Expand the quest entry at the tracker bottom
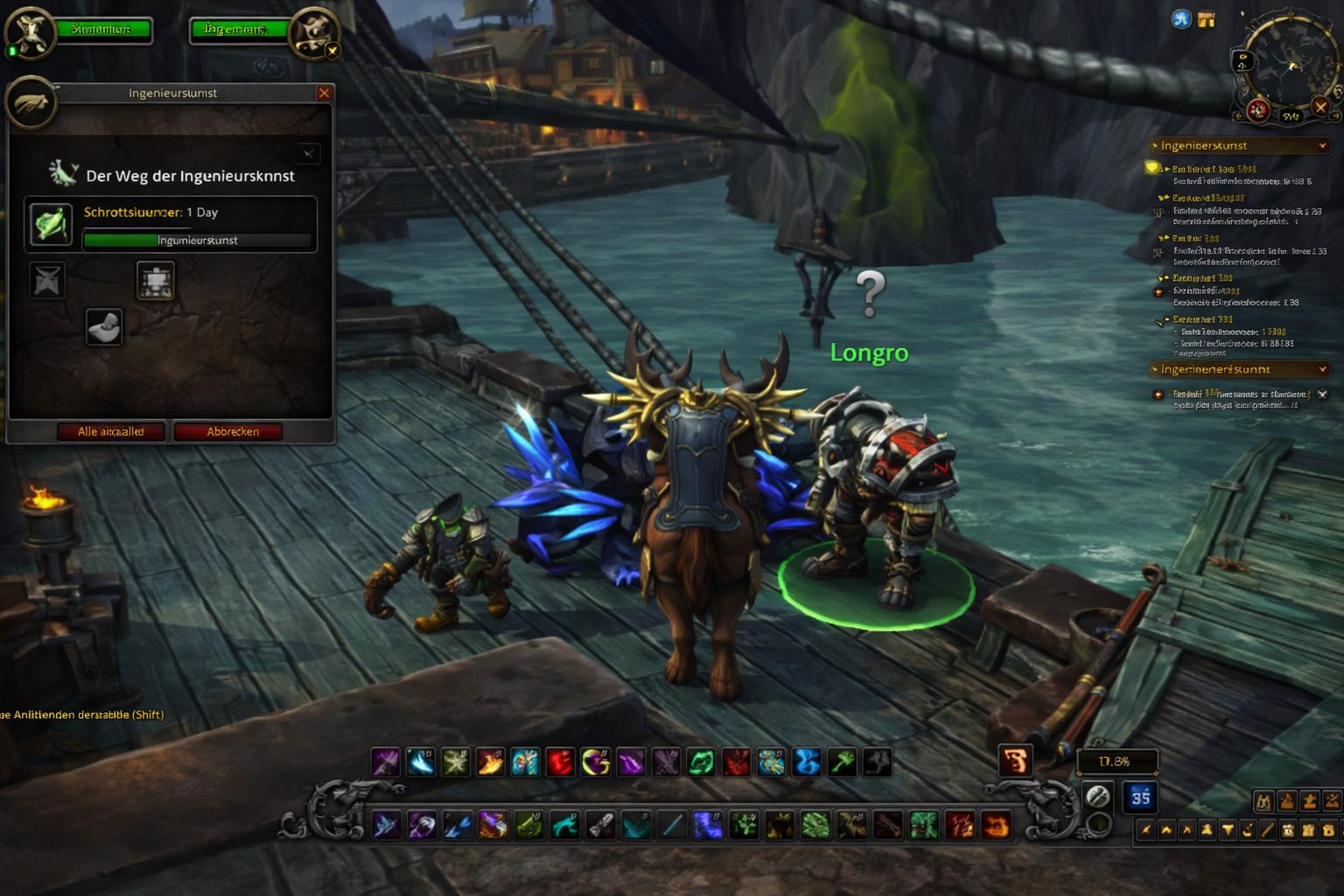The width and height of the screenshot is (1344, 896). (1321, 394)
